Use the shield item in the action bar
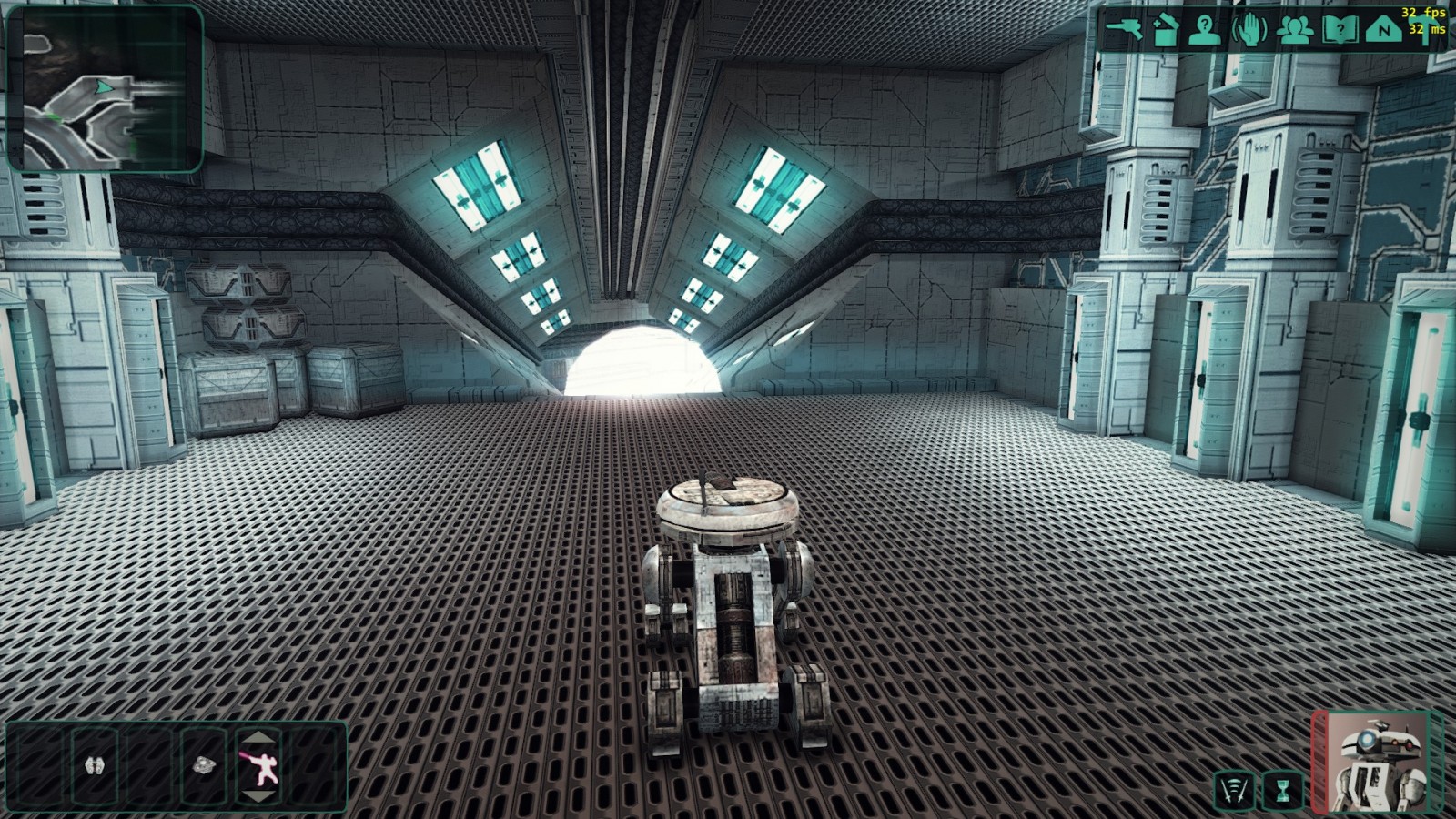 click(95, 765)
